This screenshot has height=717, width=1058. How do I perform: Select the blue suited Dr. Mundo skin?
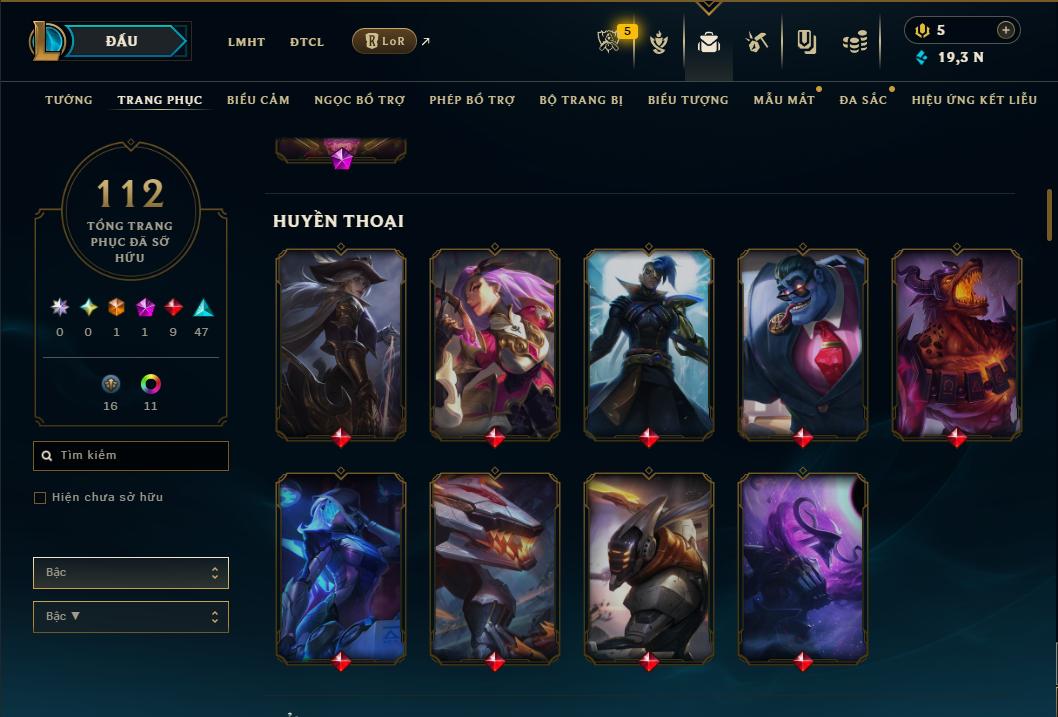(803, 343)
